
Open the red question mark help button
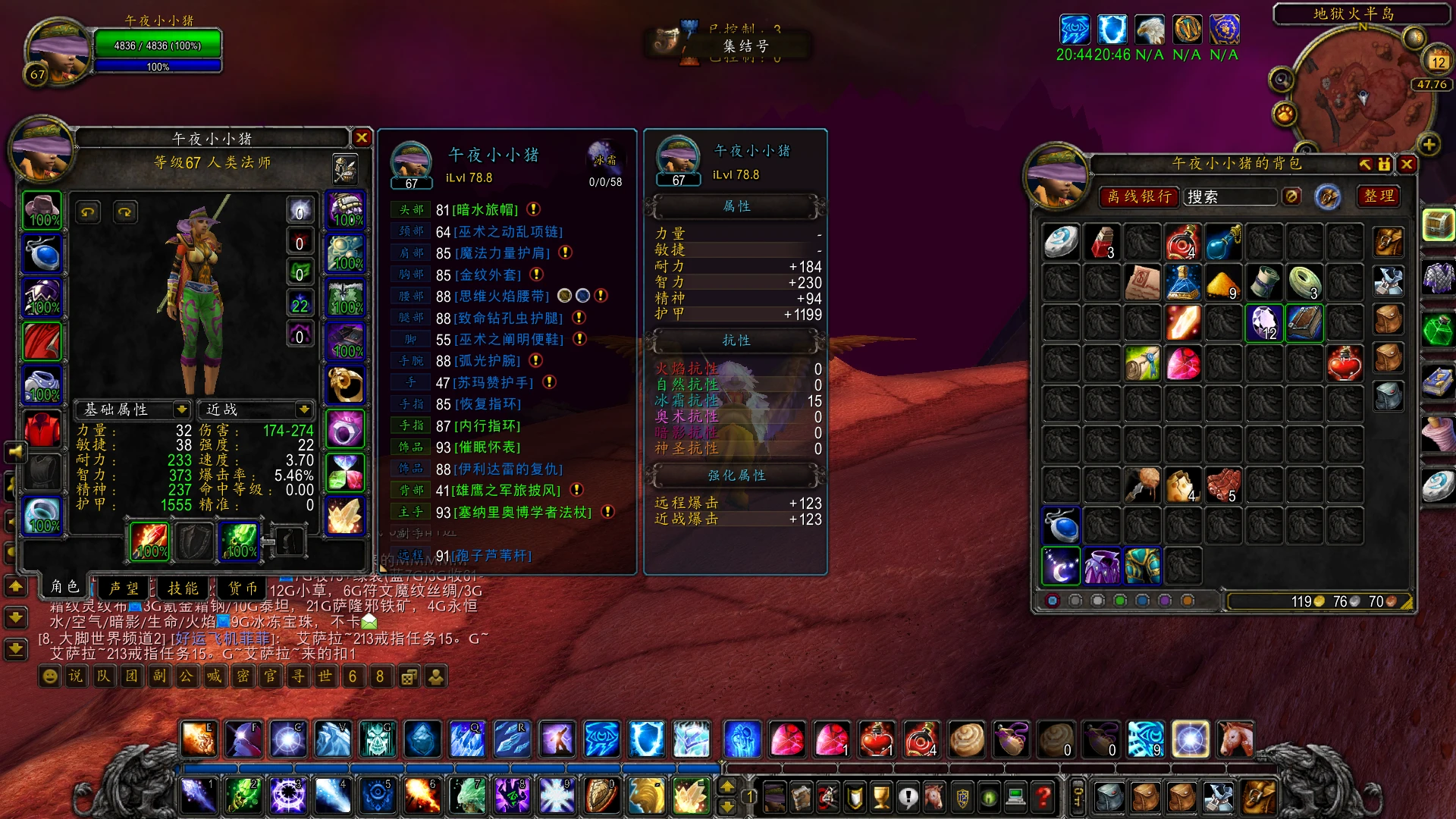pos(1043,796)
